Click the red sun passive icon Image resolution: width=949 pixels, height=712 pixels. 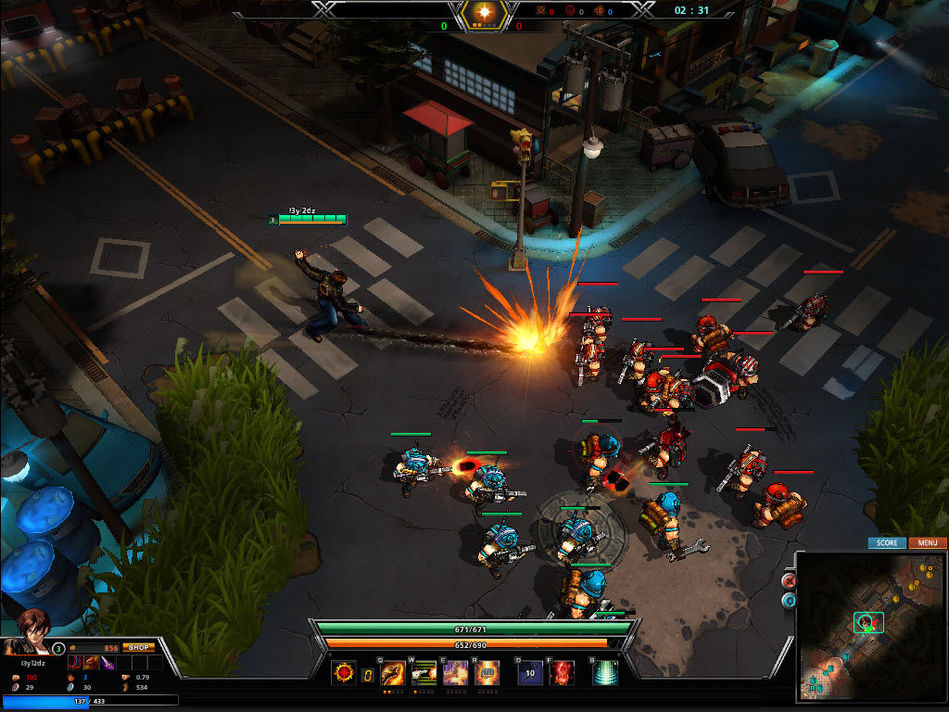(x=345, y=673)
